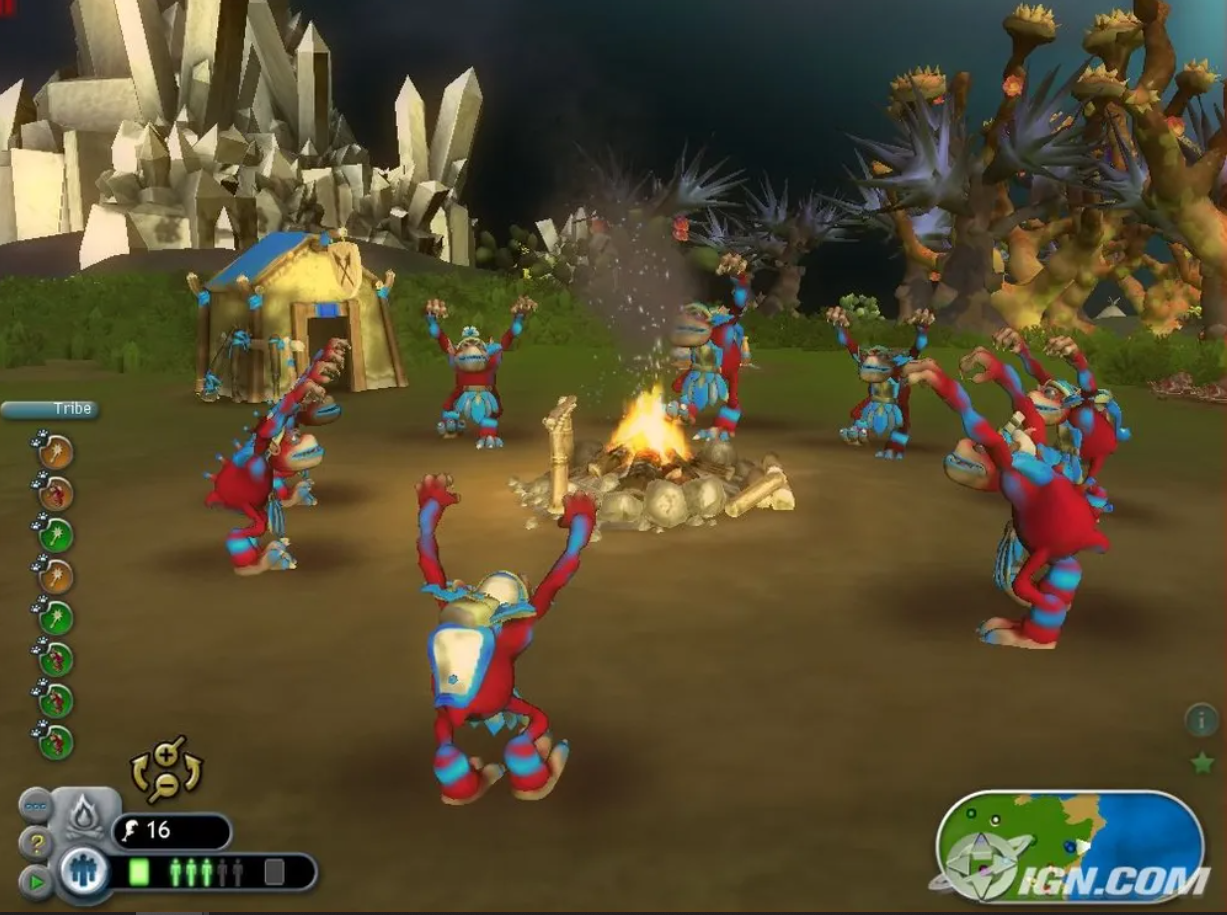Select the campfire stage icon

tap(84, 816)
